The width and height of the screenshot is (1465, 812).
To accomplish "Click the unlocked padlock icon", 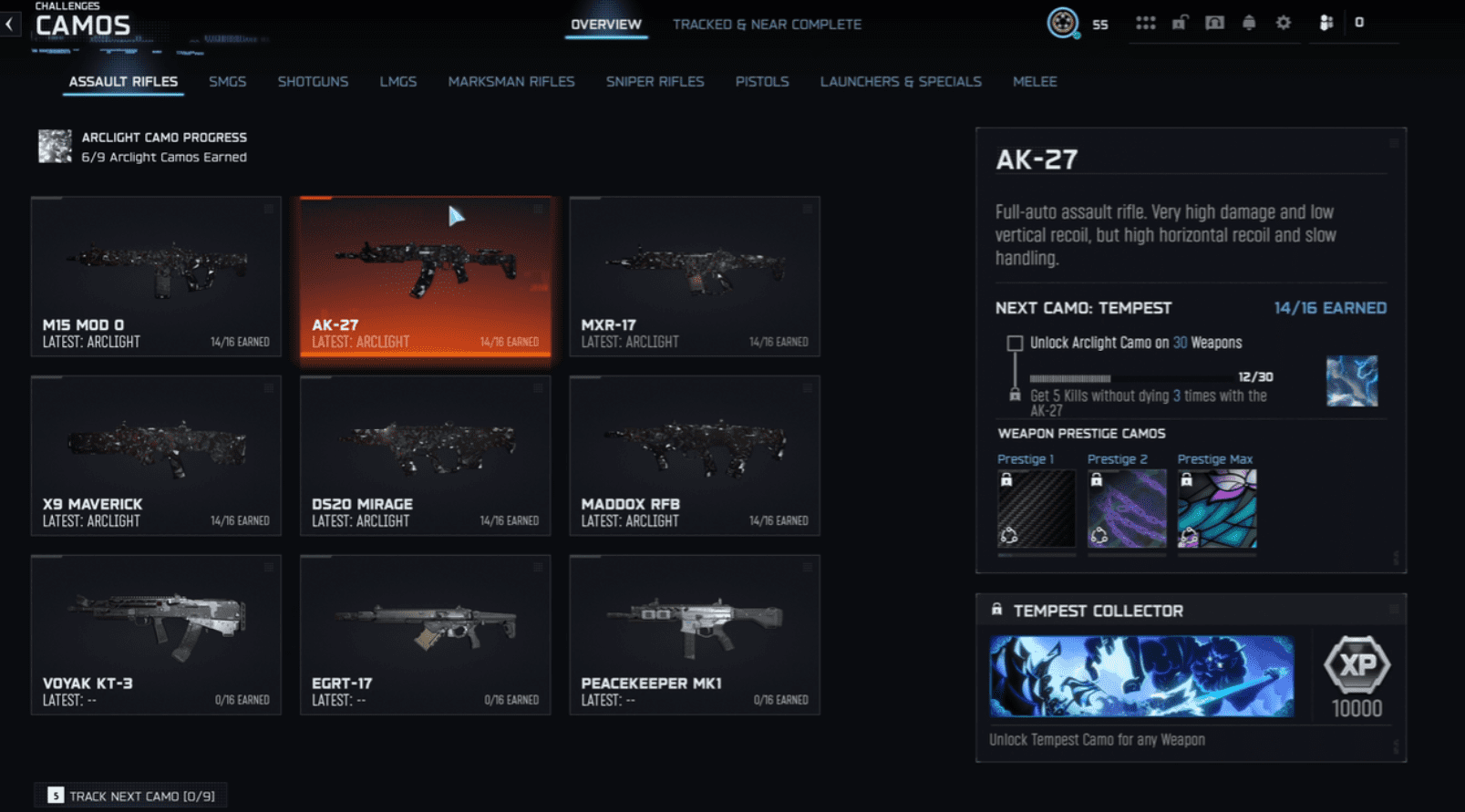I will click(1179, 25).
